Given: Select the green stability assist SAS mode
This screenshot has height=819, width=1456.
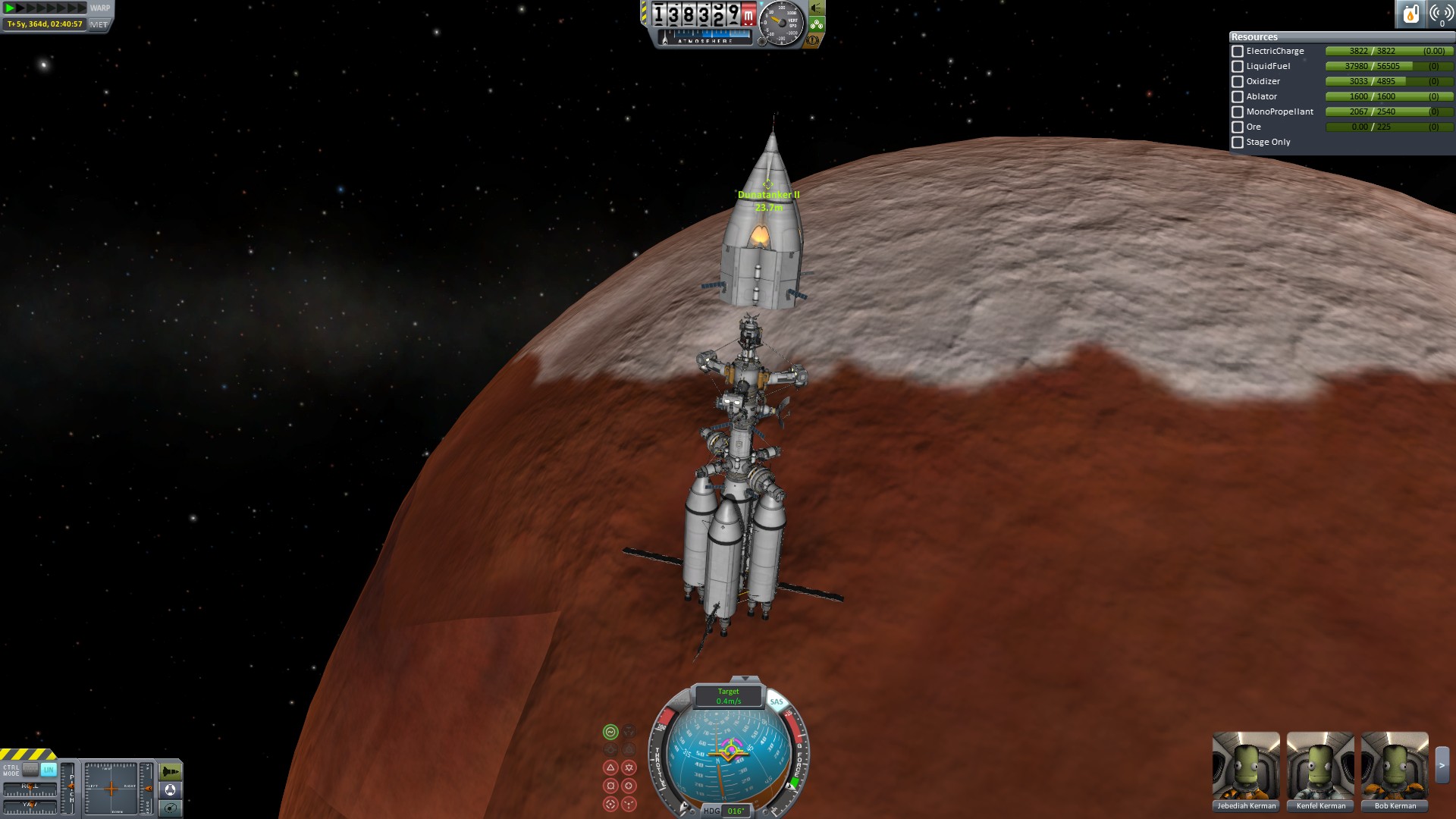Looking at the screenshot, I should coord(610,732).
